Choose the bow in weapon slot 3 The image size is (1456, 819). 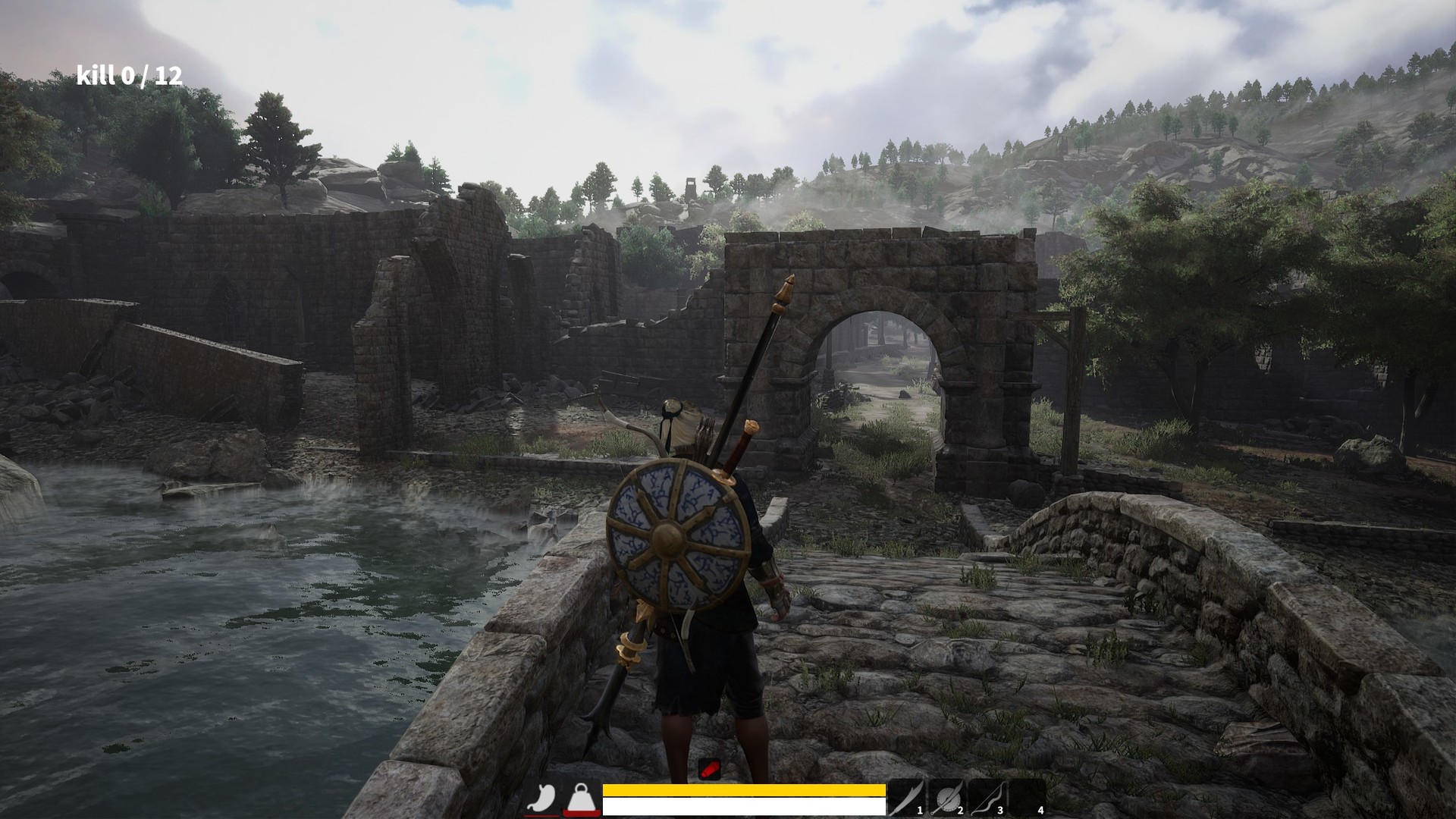[987, 799]
